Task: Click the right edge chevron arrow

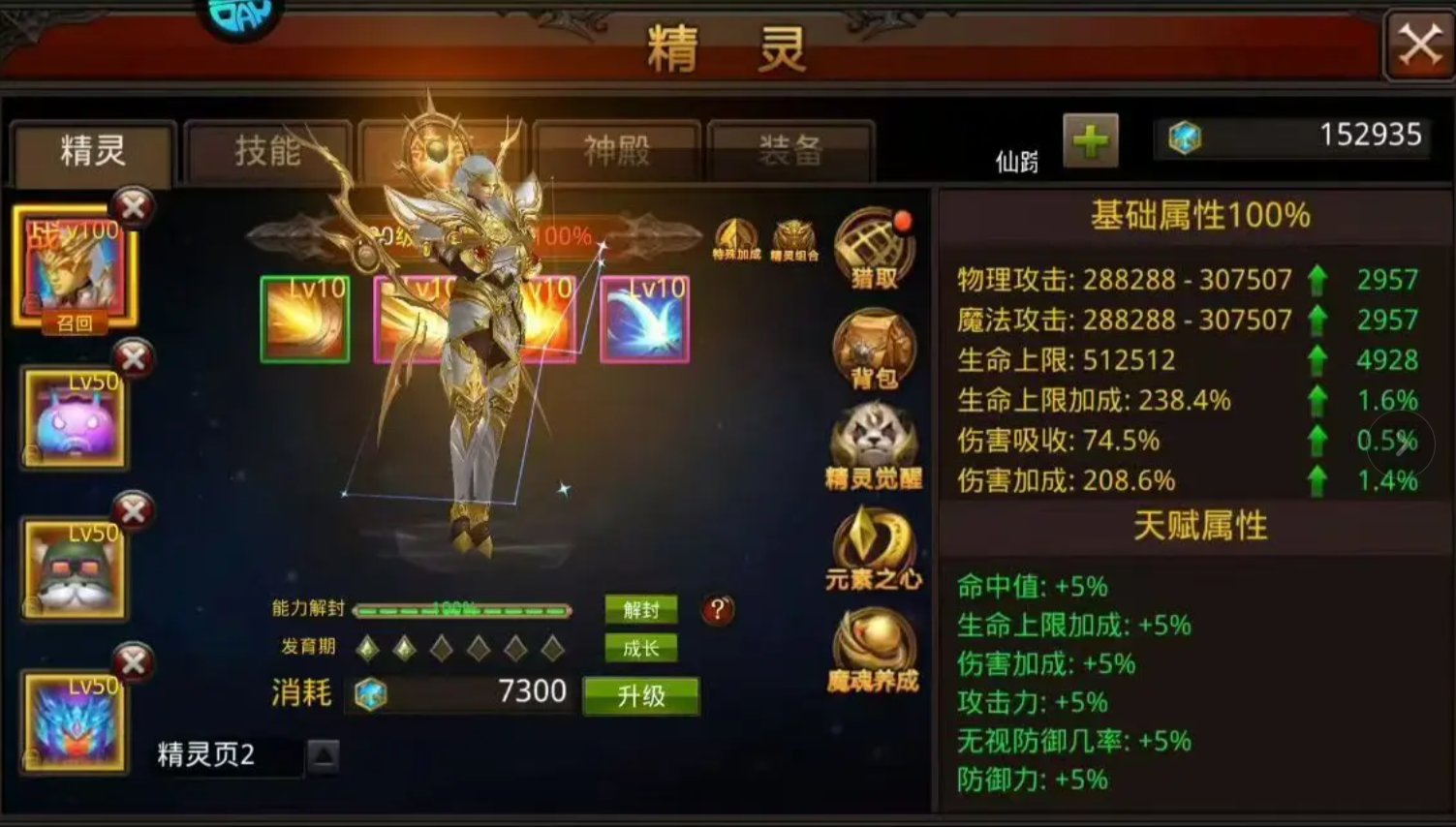Action: click(x=1402, y=444)
